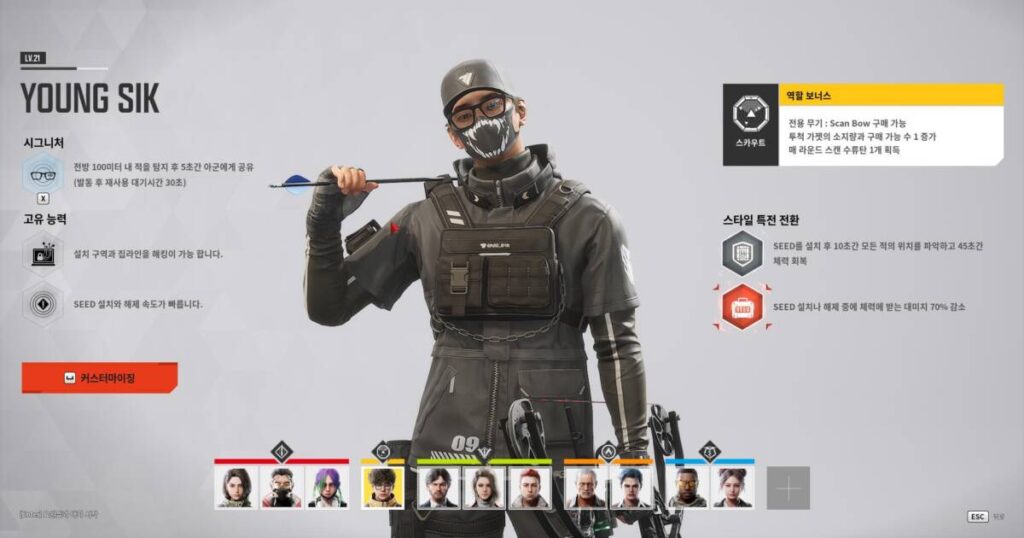The image size is (1024, 538).
Task: Click the glasses signature ability icon
Action: [x=43, y=174]
